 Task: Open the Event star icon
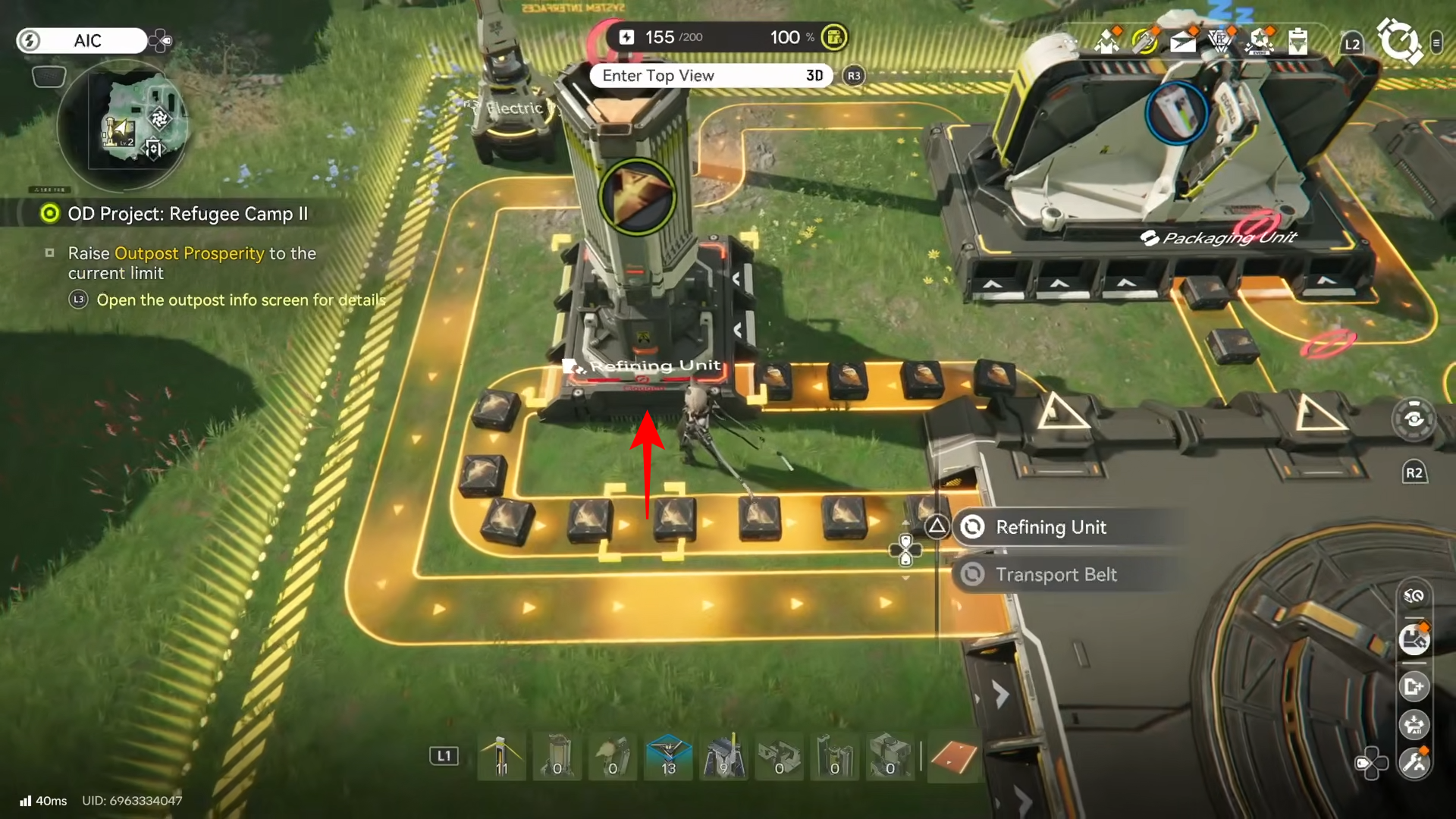[x=1260, y=42]
